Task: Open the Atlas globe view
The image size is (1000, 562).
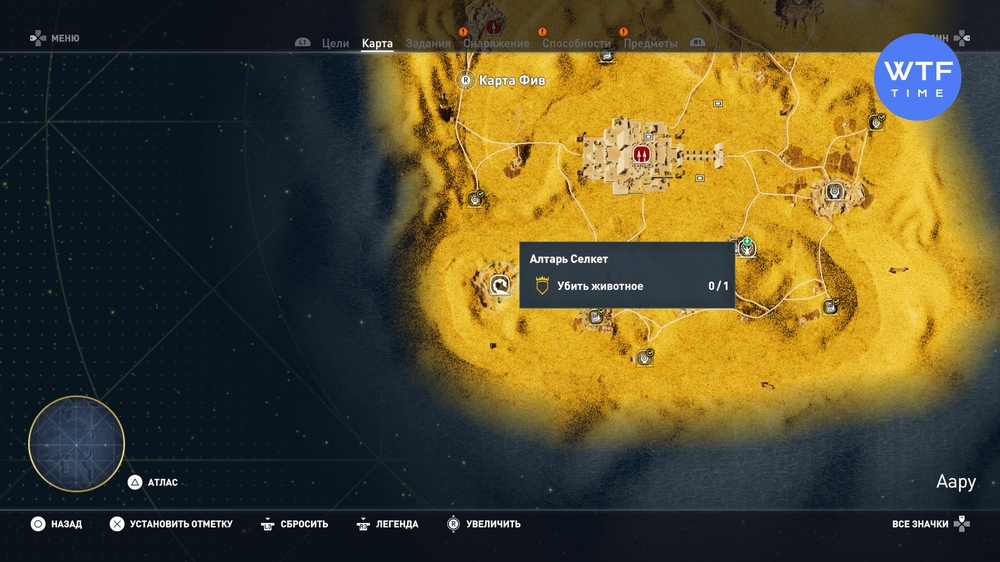Action: click(77, 444)
